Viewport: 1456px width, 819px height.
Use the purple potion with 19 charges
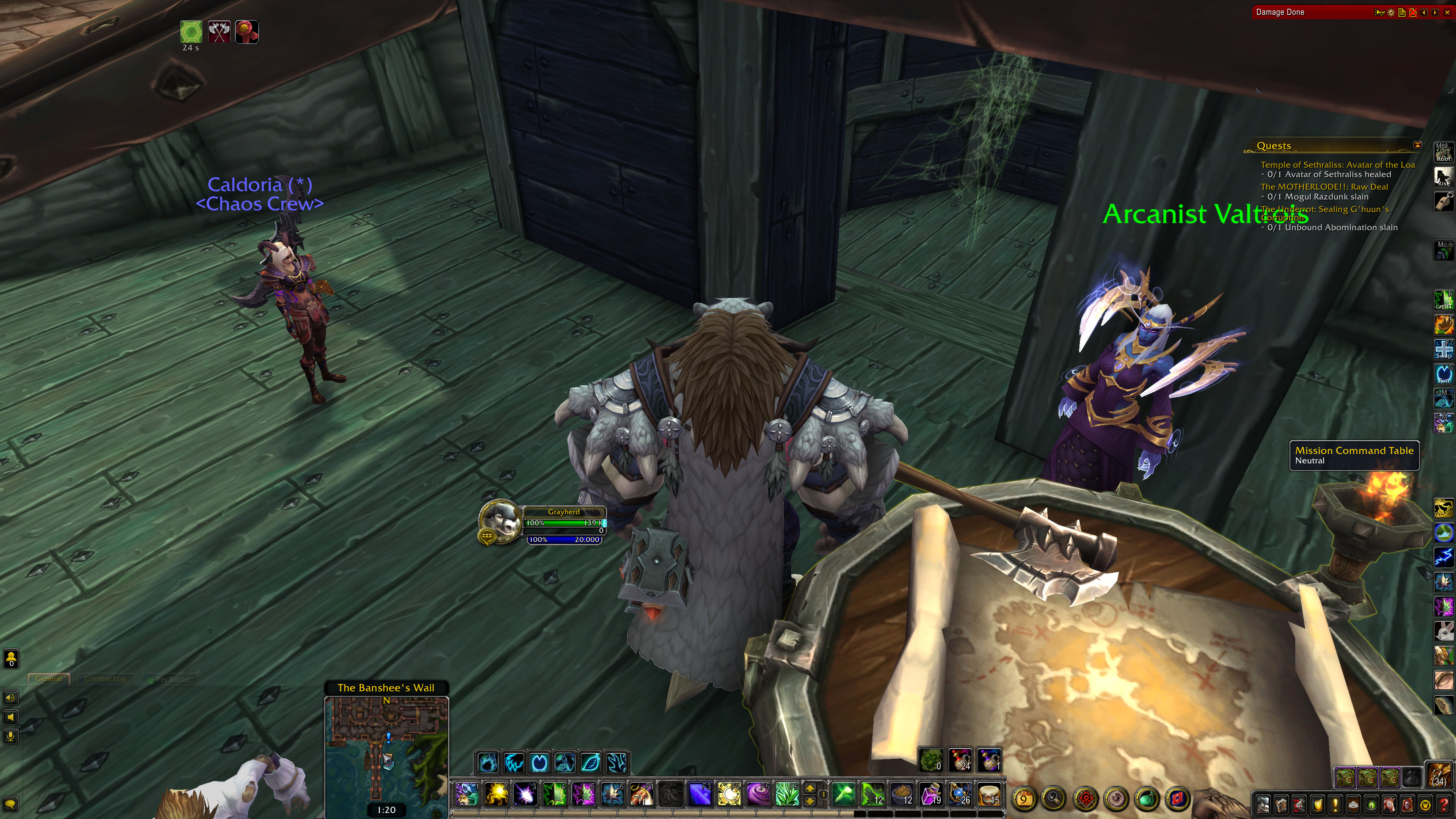click(931, 794)
